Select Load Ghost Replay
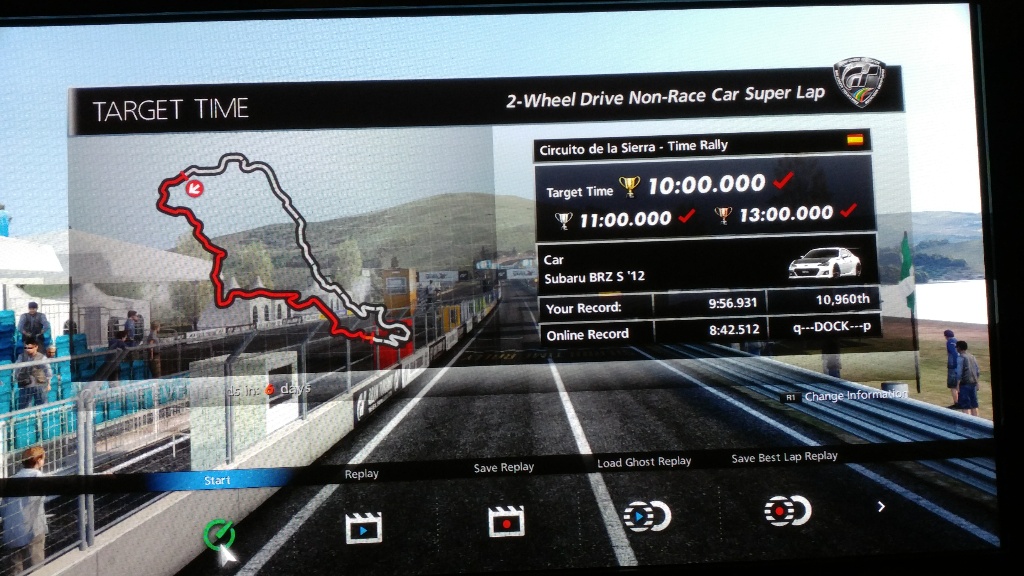 (x=646, y=515)
